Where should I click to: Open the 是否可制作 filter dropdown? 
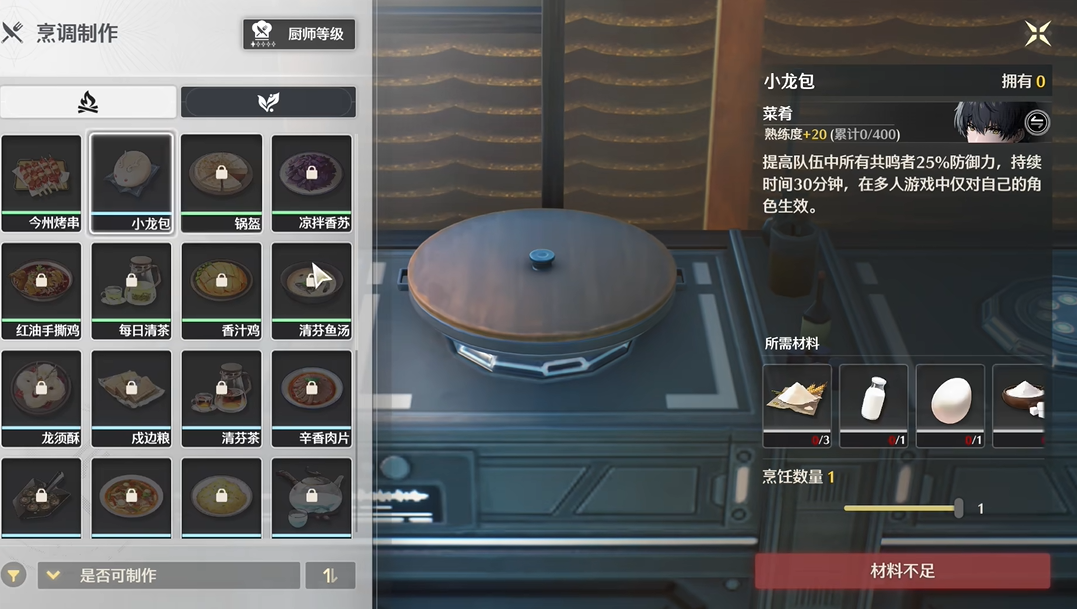click(x=168, y=575)
